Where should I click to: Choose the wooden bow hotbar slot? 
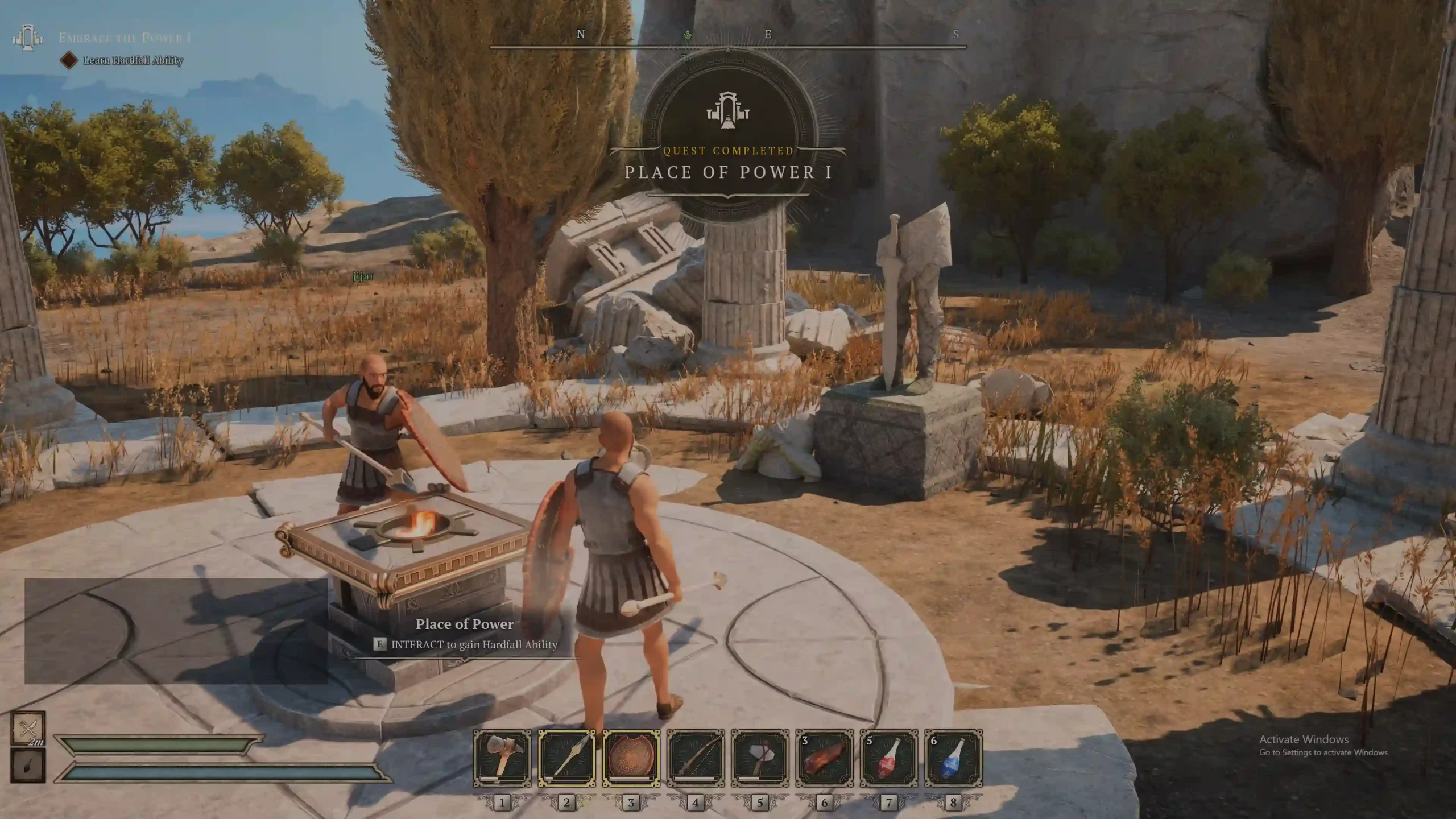696,758
